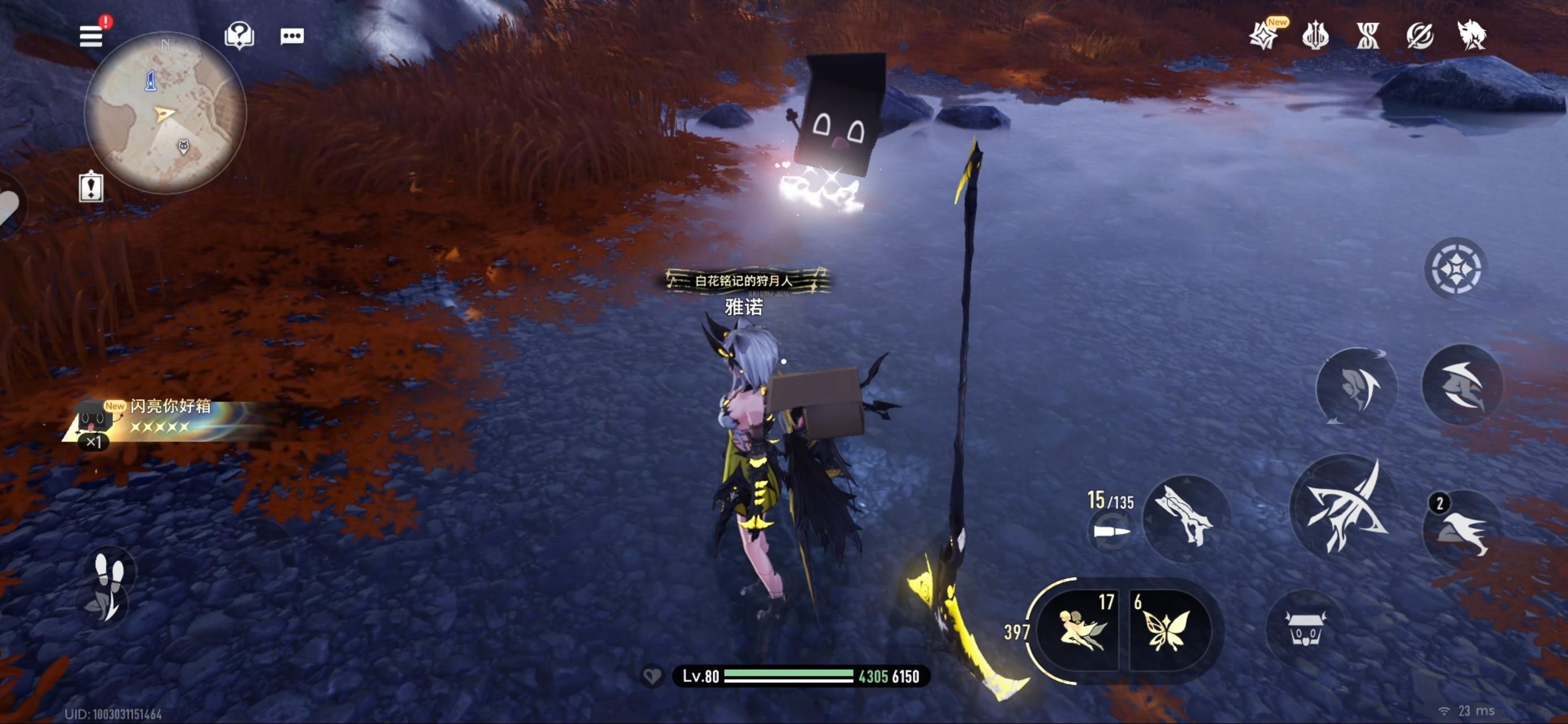
Task: Open the star icon marked New
Action: (x=1264, y=35)
